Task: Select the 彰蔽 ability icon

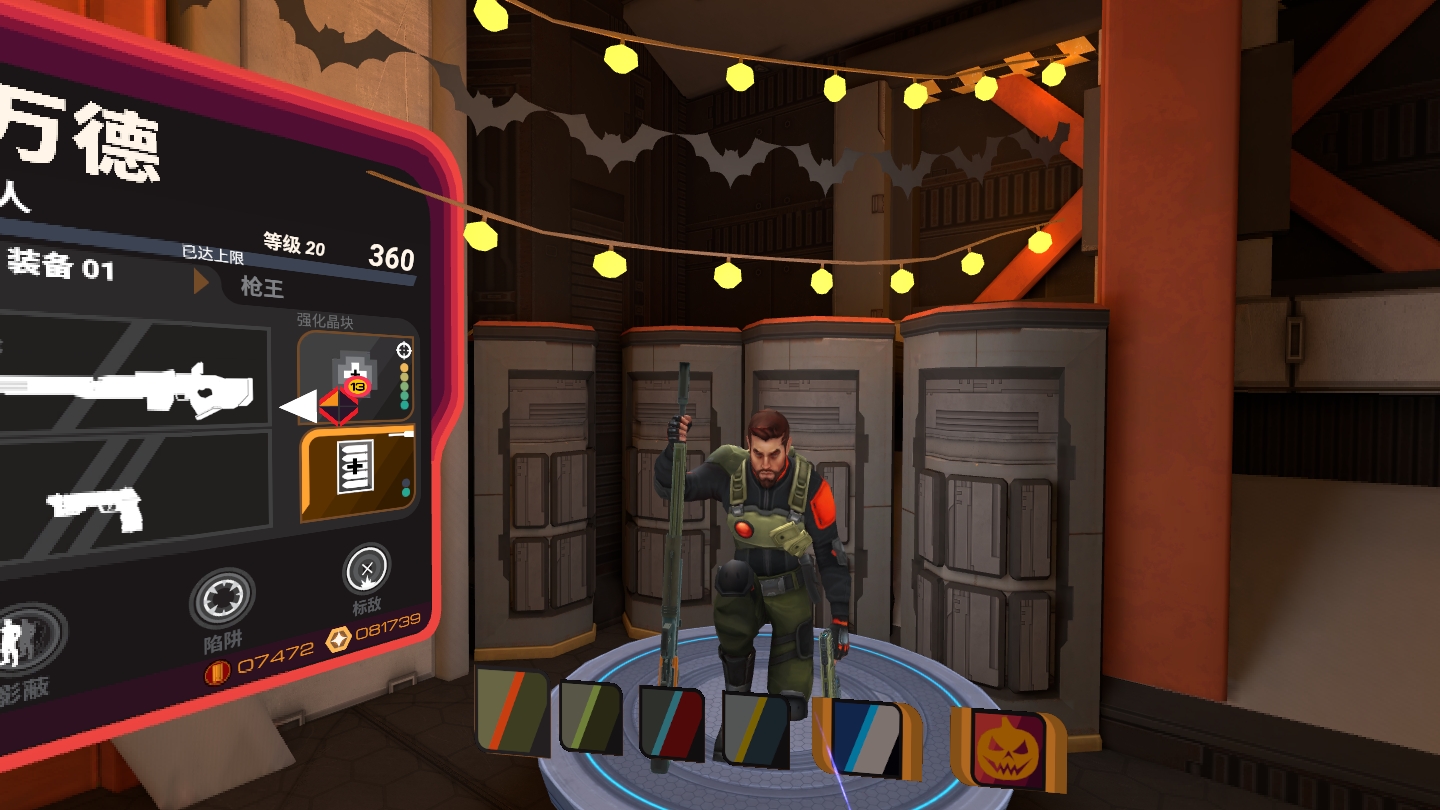Action: 30,640
